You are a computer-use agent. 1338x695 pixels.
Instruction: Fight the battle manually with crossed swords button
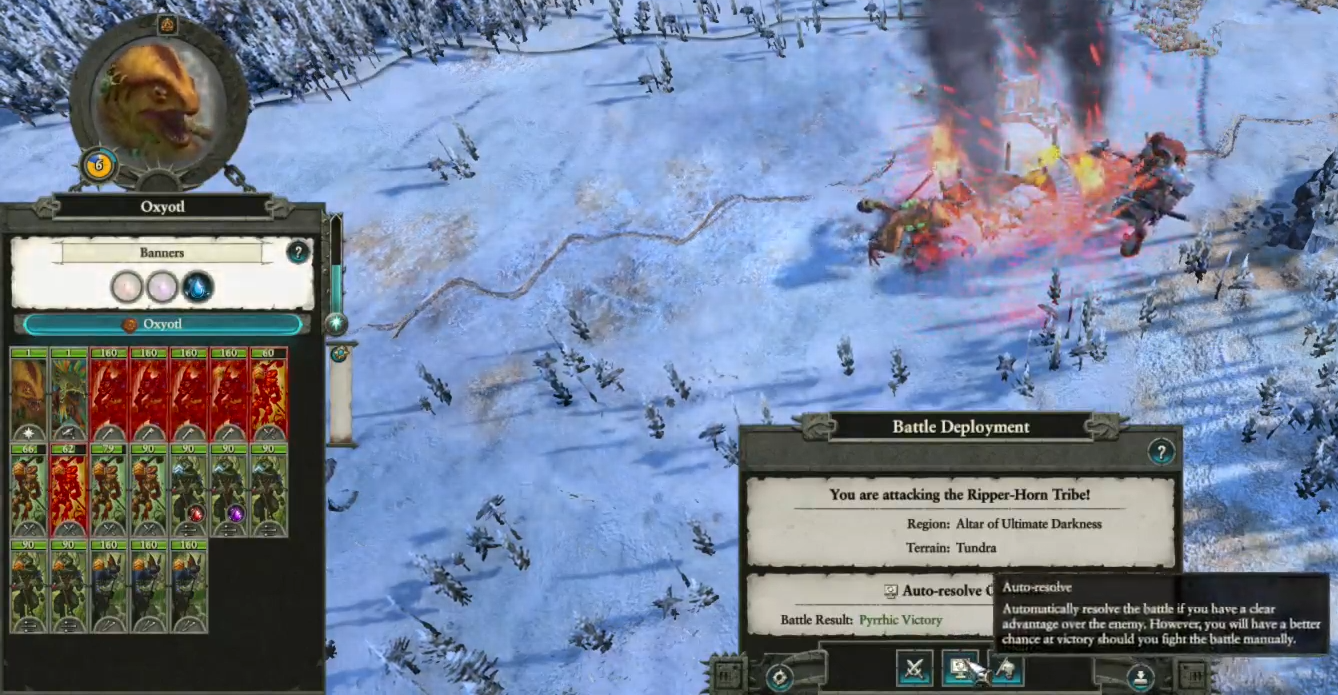tap(914, 667)
